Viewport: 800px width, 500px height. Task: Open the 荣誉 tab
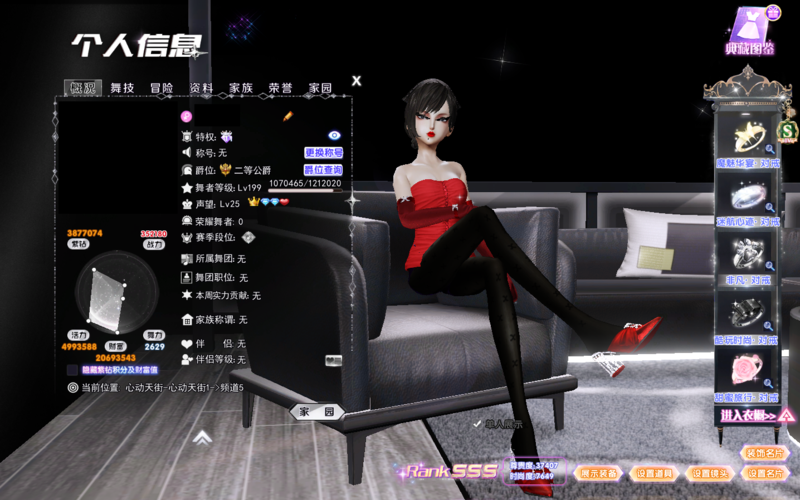tap(280, 88)
